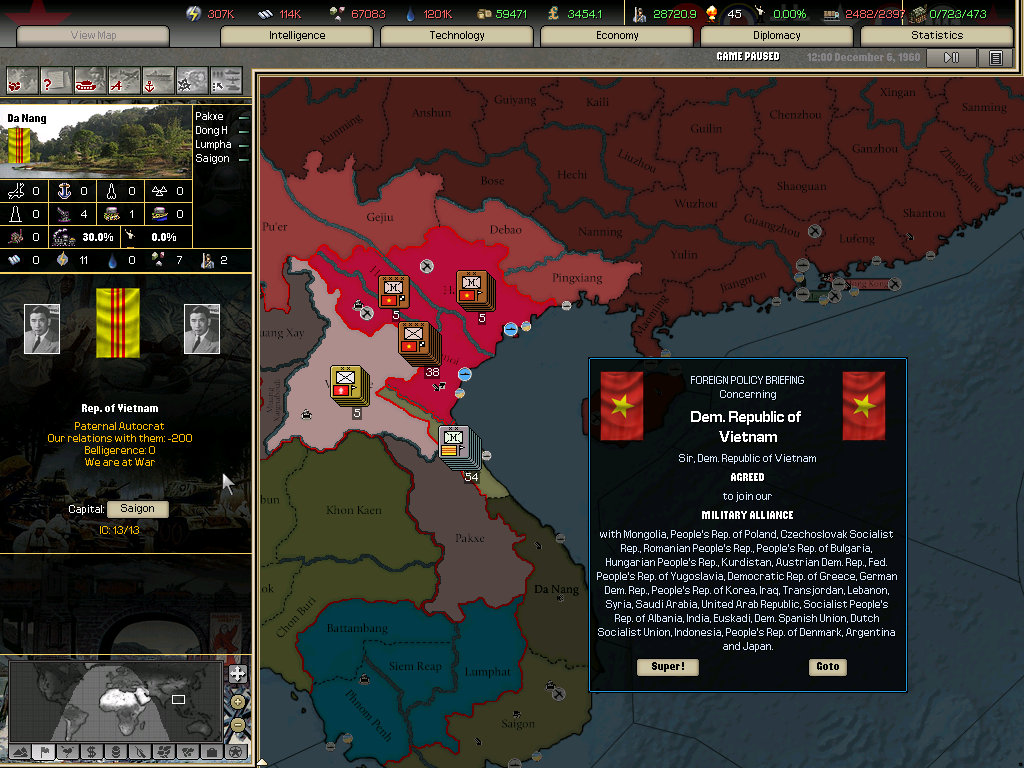
Task: Go to the Diplomacy tab
Action: click(x=777, y=36)
